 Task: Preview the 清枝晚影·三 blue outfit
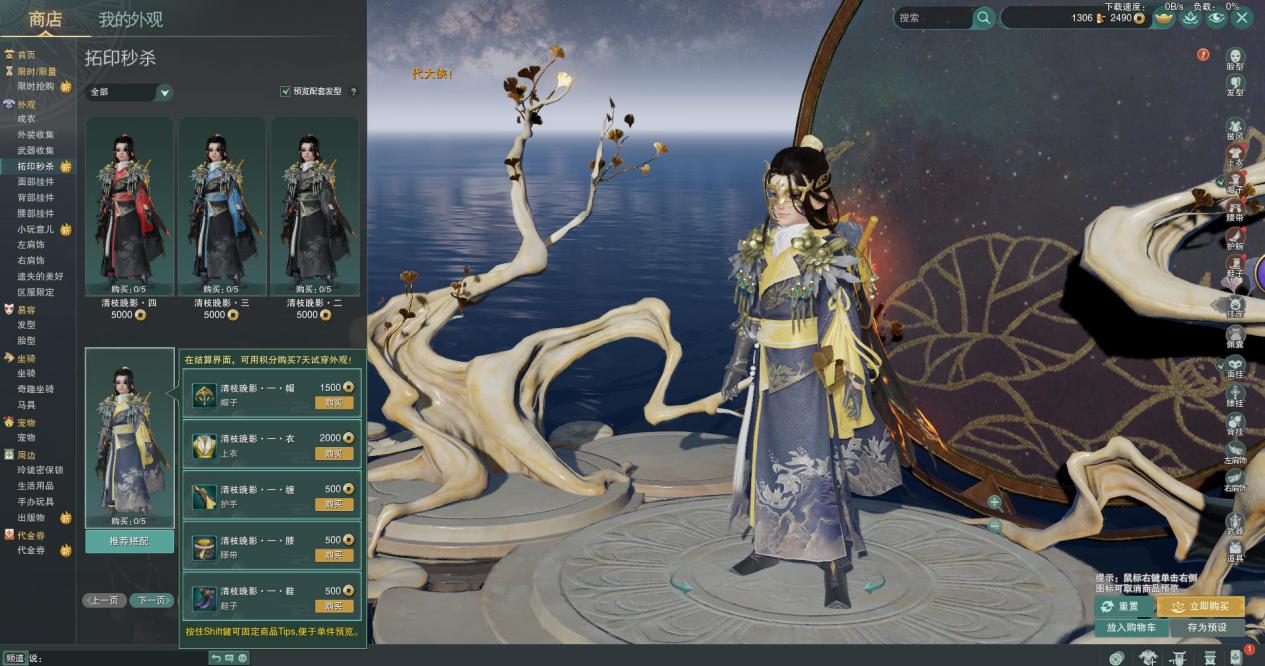point(222,205)
